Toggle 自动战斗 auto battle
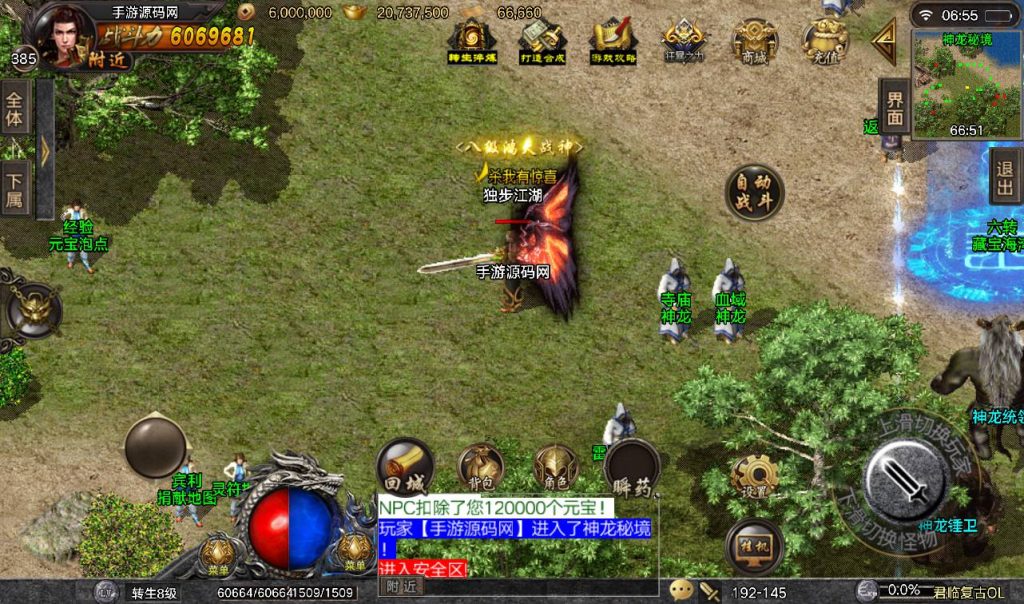Viewport: 1024px width, 604px height. (x=754, y=191)
